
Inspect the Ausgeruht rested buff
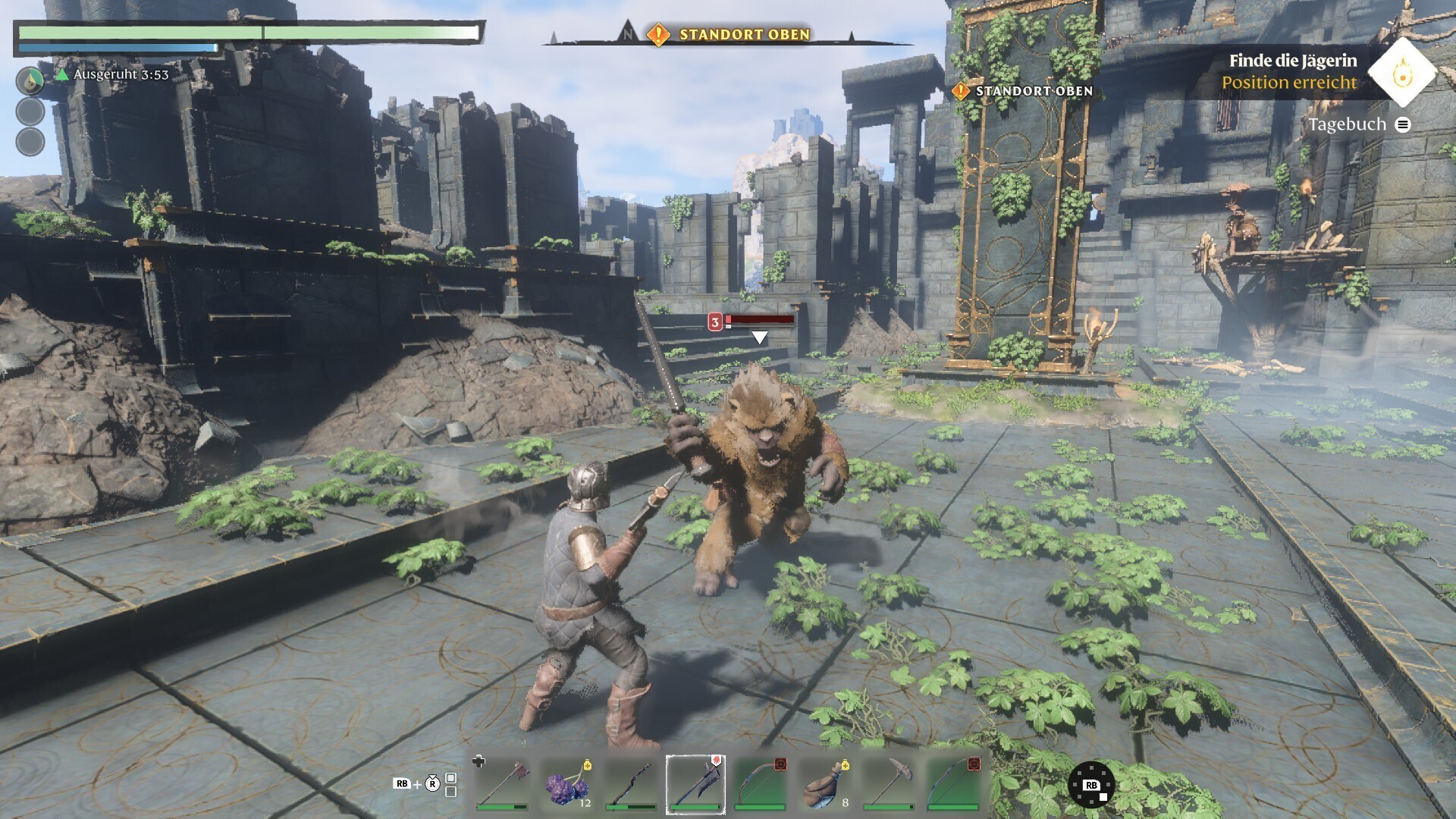coord(112,74)
